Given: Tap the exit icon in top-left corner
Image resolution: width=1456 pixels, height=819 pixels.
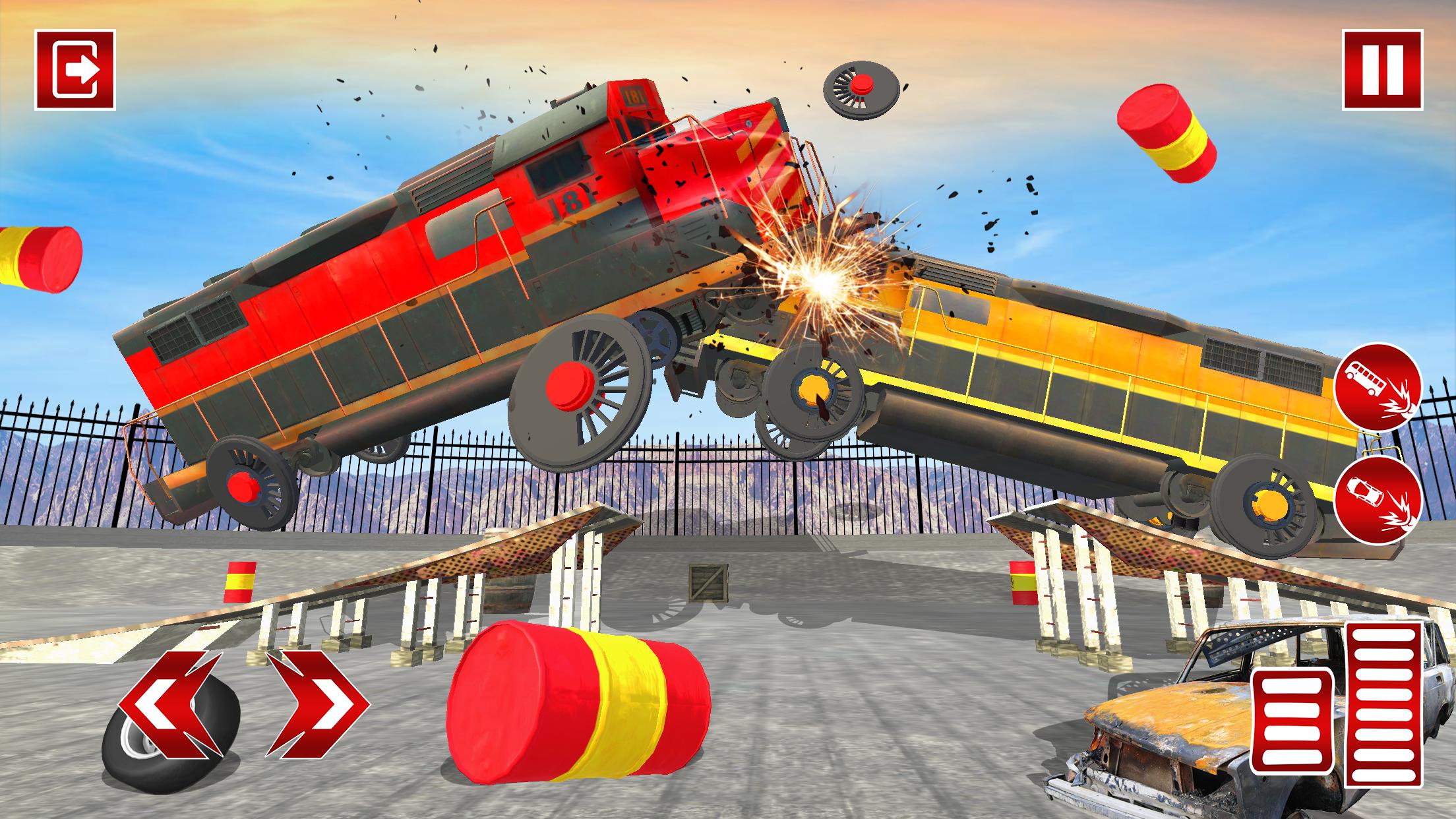Looking at the screenshot, I should (75, 68).
